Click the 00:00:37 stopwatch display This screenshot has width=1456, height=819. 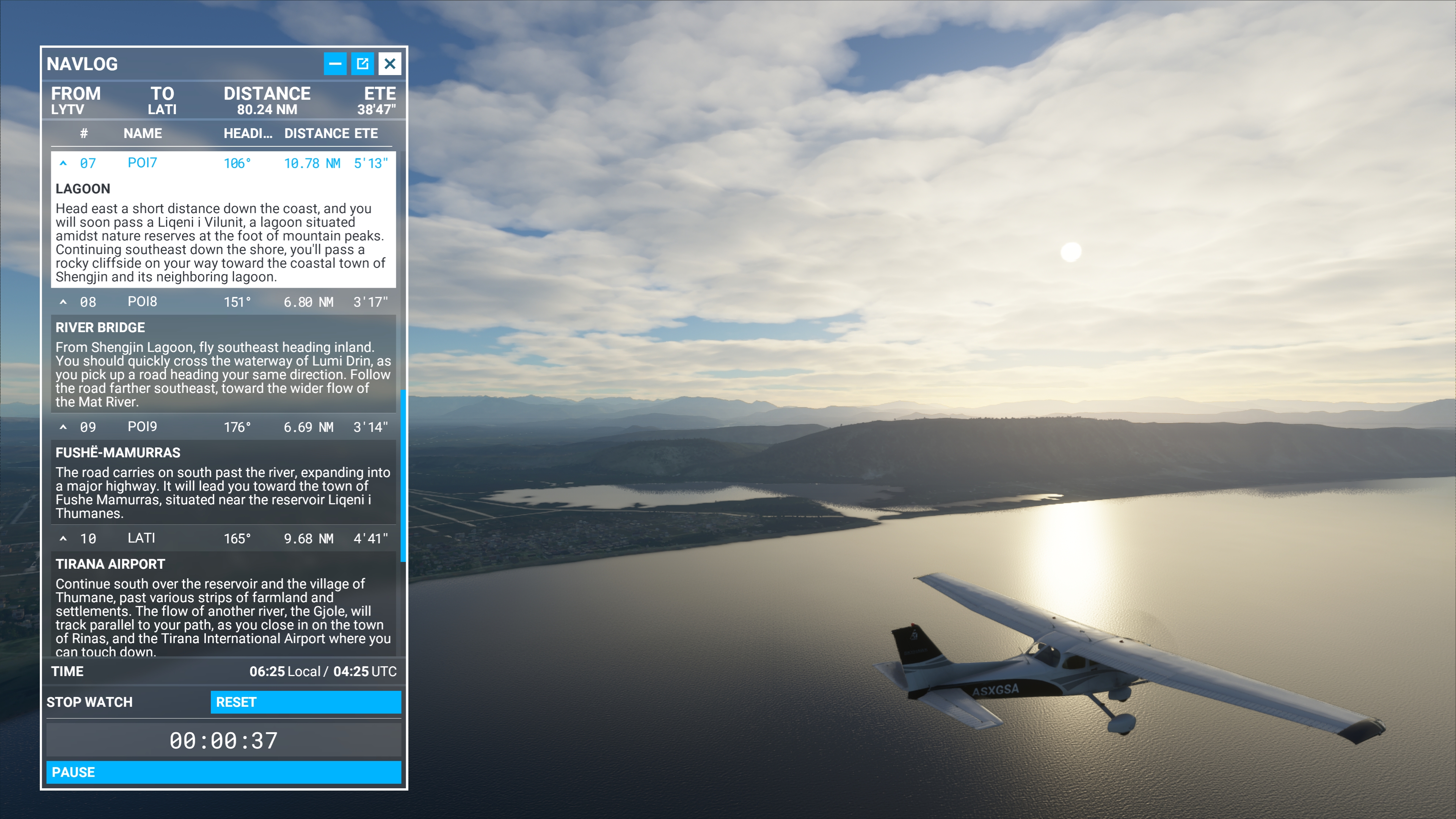coord(223,739)
